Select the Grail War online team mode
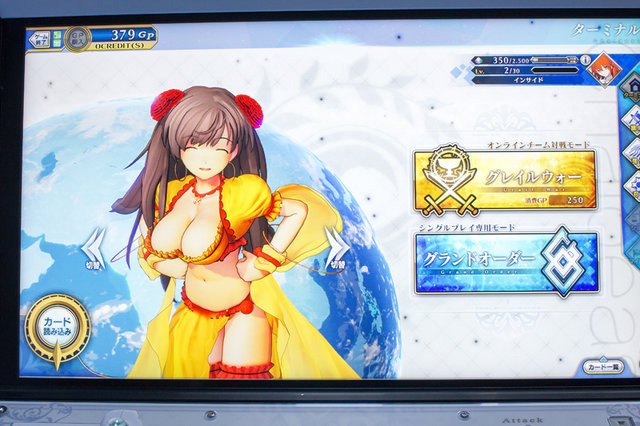Image resolution: width=640 pixels, height=426 pixels. click(504, 180)
